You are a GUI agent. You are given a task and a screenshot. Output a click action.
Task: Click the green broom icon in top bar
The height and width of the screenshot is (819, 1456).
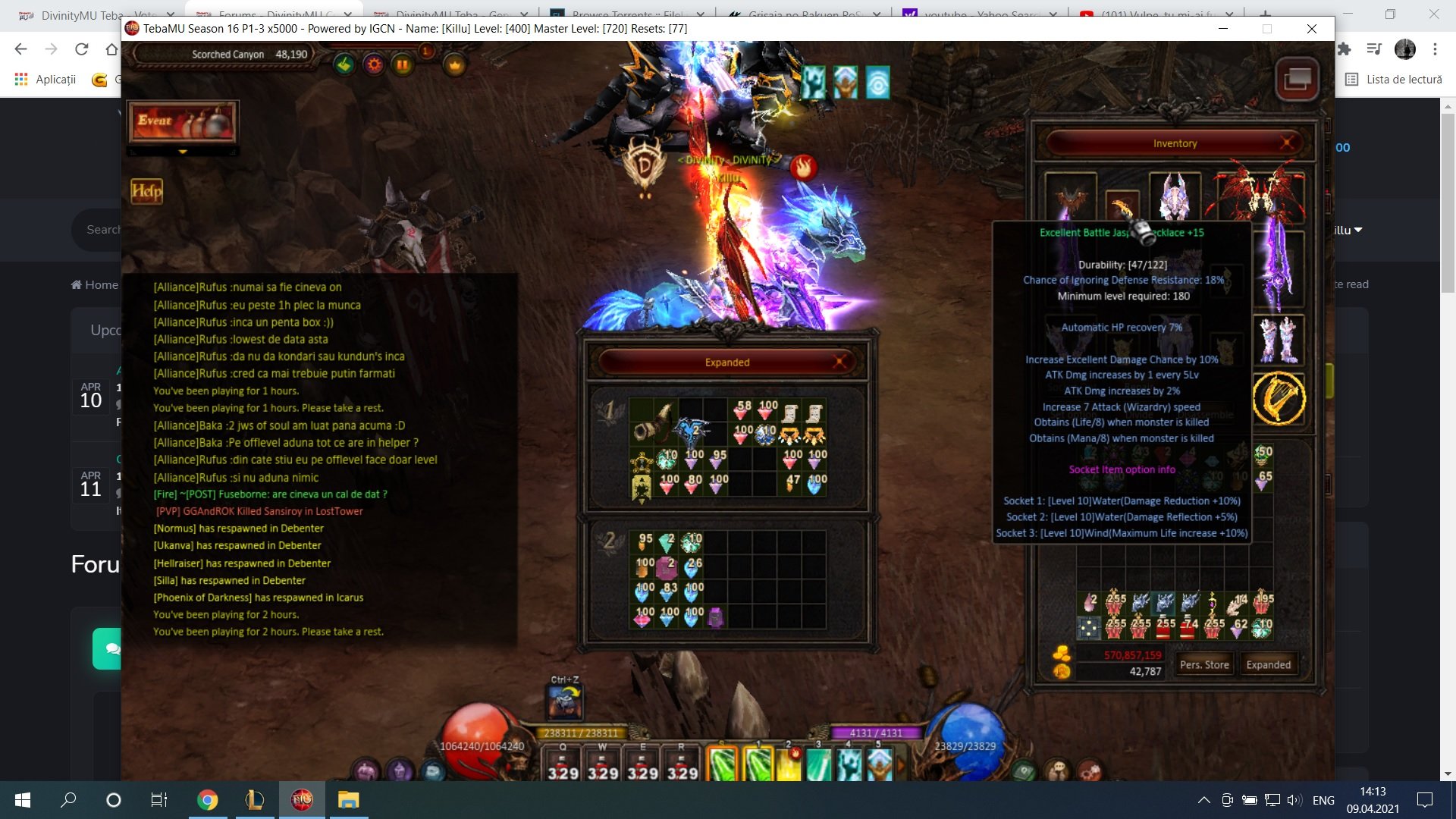[344, 65]
